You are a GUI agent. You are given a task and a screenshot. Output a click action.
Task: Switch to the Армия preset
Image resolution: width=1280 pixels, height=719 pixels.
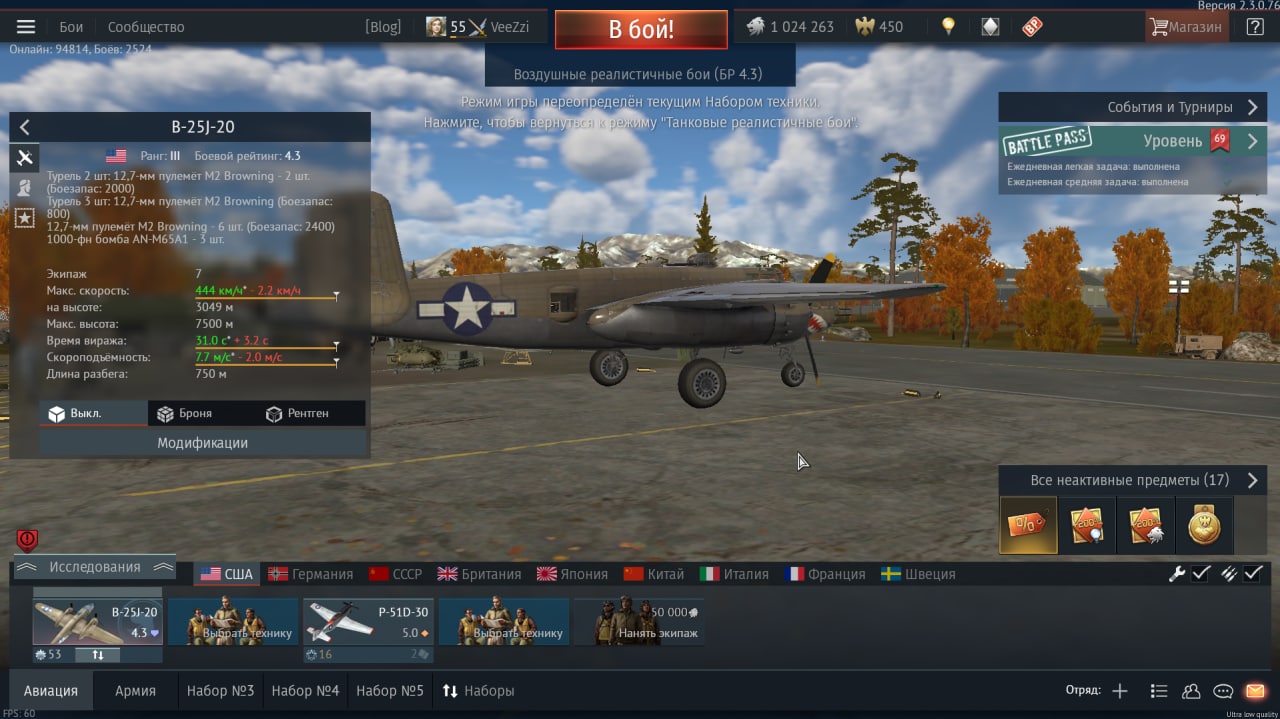tap(135, 691)
